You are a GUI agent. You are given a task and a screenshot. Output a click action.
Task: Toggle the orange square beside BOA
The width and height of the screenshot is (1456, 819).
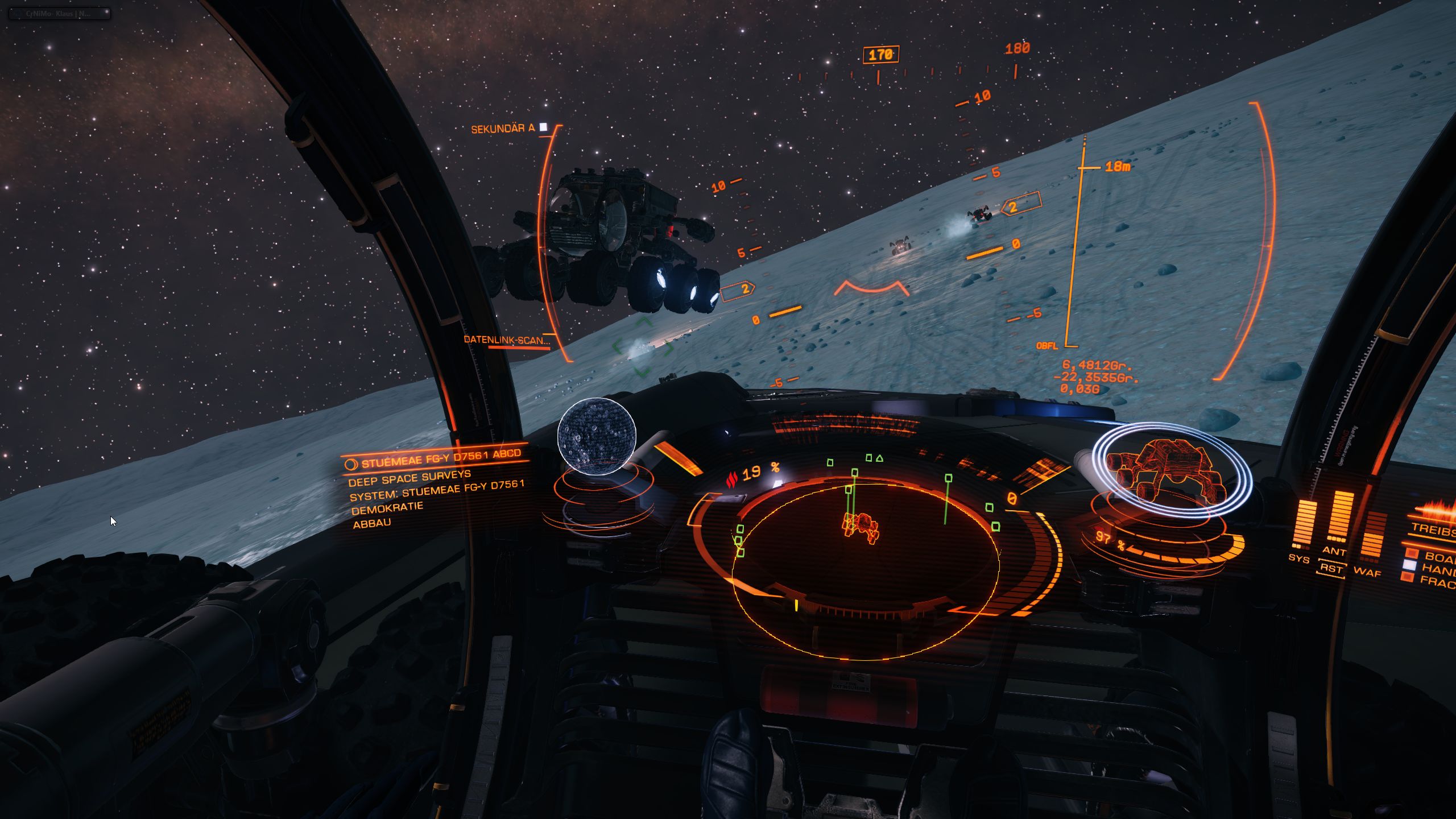pyautogui.click(x=1411, y=553)
